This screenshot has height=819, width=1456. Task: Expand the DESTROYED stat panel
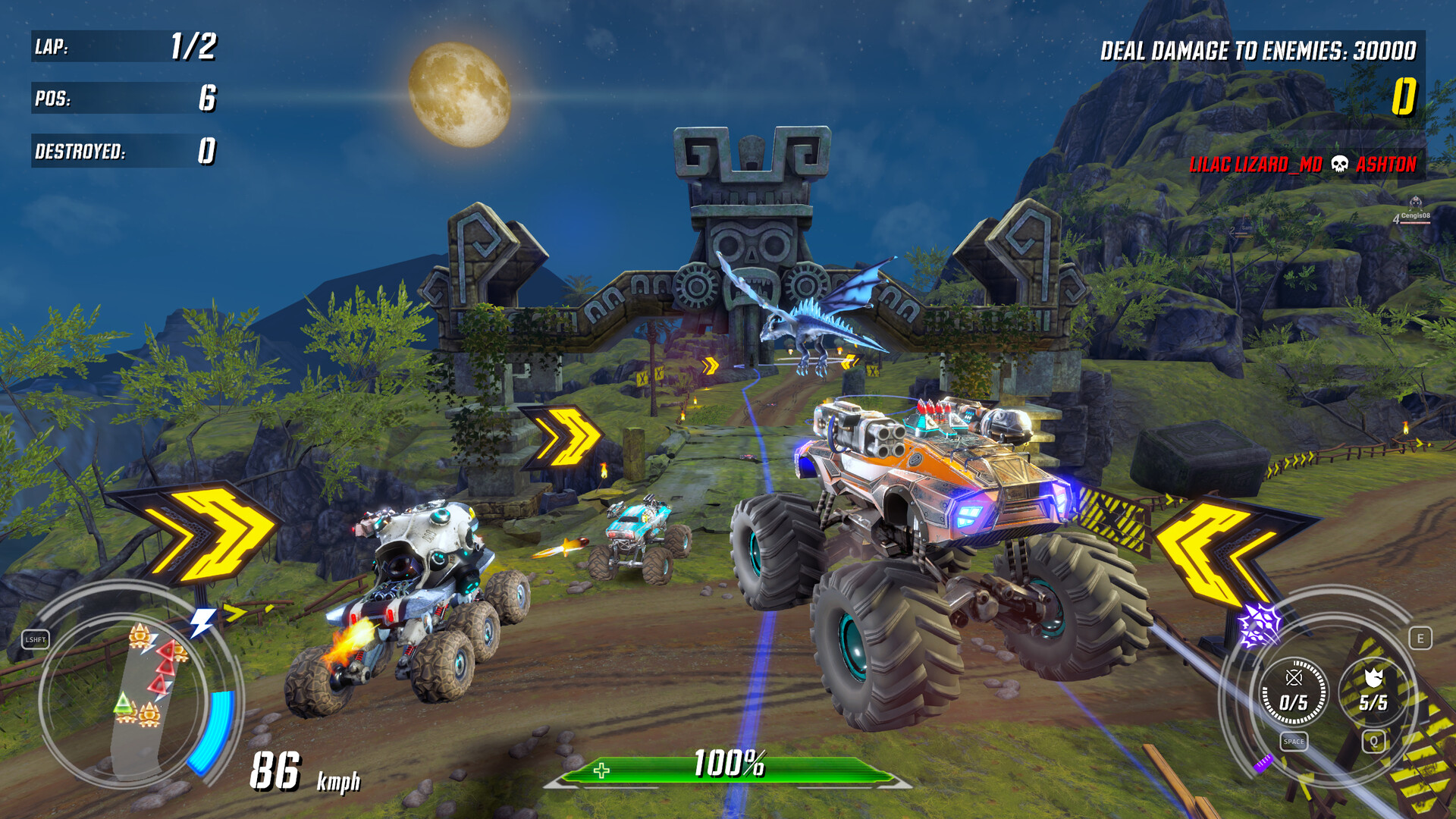point(125,152)
